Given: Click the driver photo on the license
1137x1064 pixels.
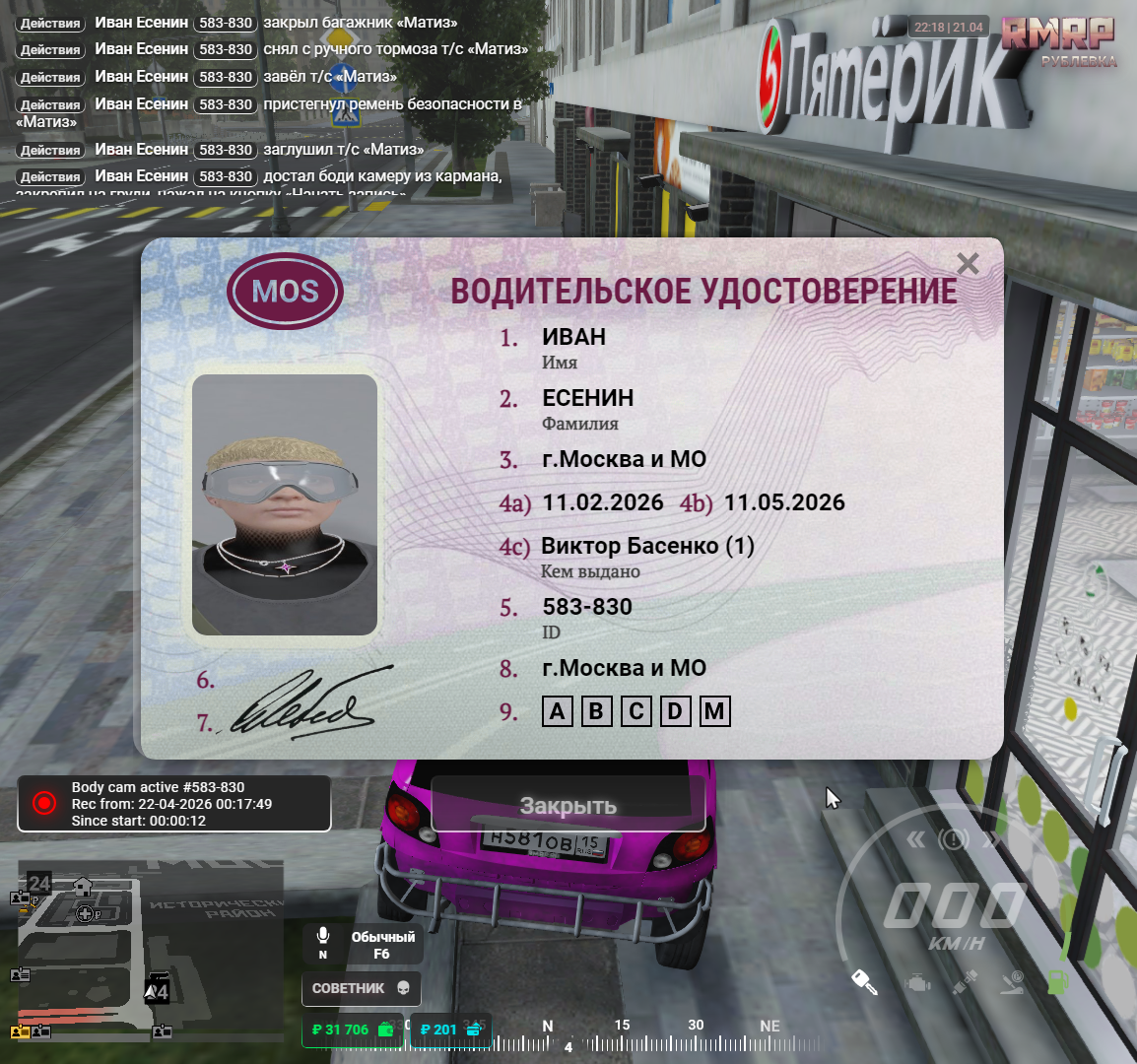Looking at the screenshot, I should coord(285,504).
